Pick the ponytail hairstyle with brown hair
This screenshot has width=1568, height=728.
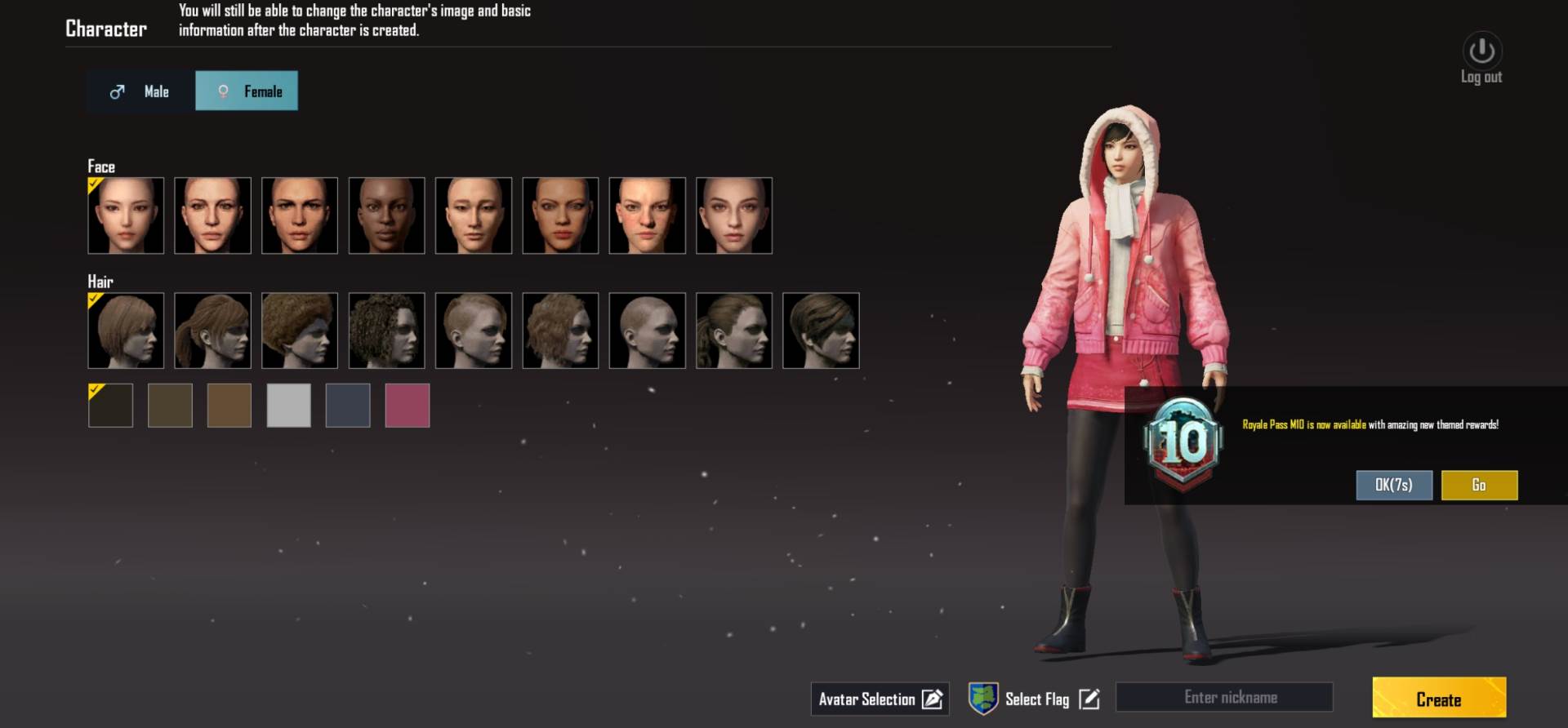pos(212,331)
